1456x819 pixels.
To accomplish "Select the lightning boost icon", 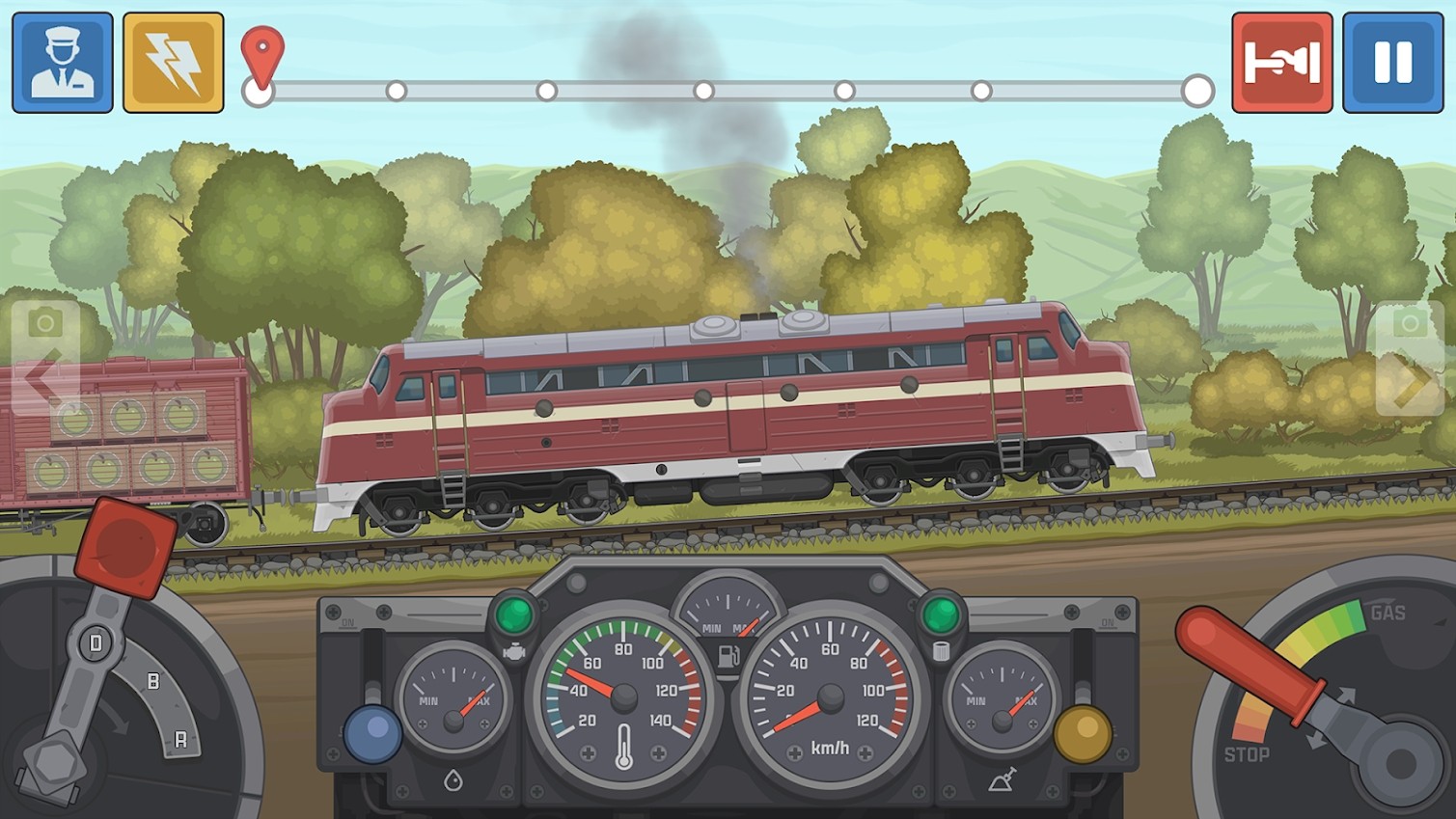I will 172,61.
